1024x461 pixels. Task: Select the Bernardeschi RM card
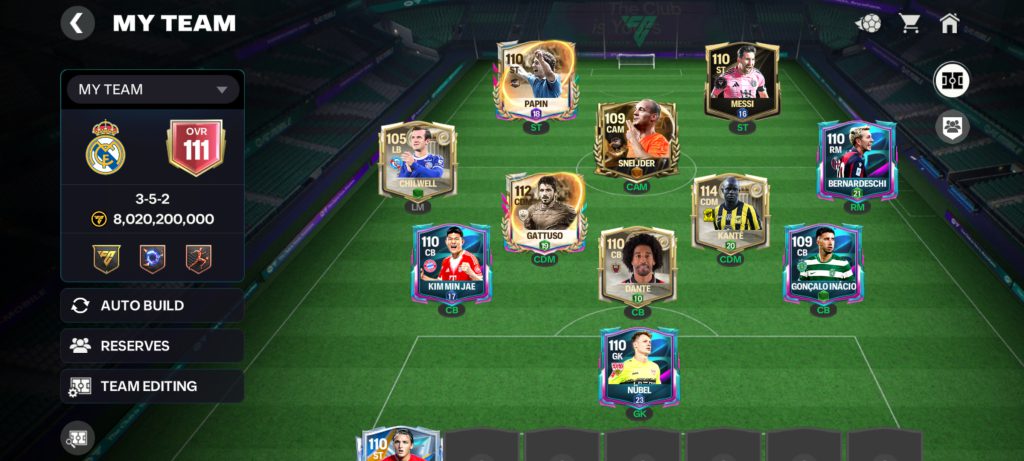[857, 162]
